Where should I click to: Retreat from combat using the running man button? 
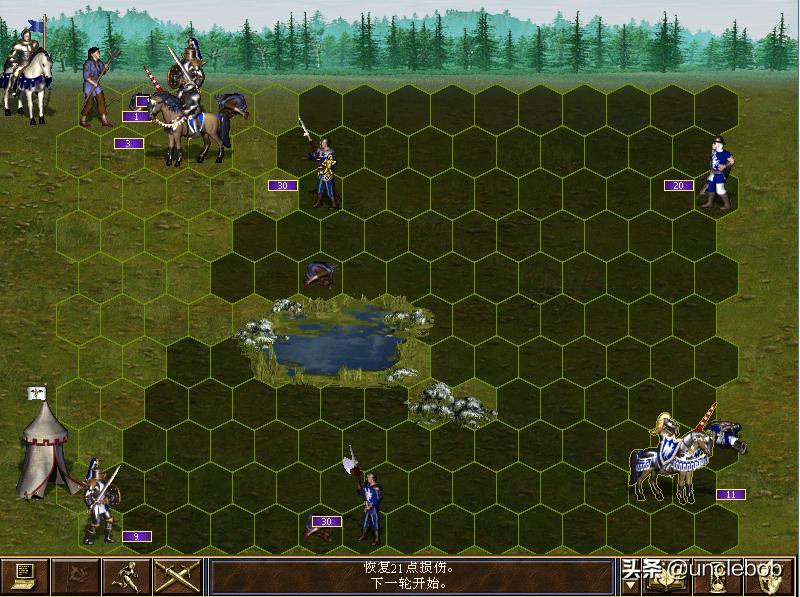click(127, 576)
